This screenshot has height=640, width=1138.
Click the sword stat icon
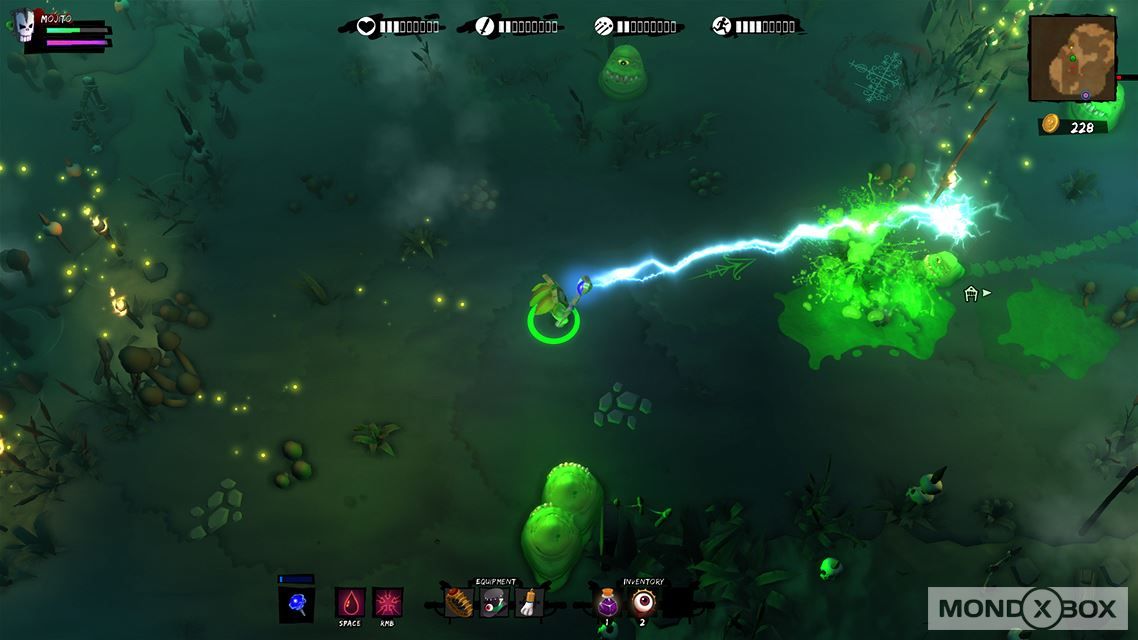(x=485, y=26)
